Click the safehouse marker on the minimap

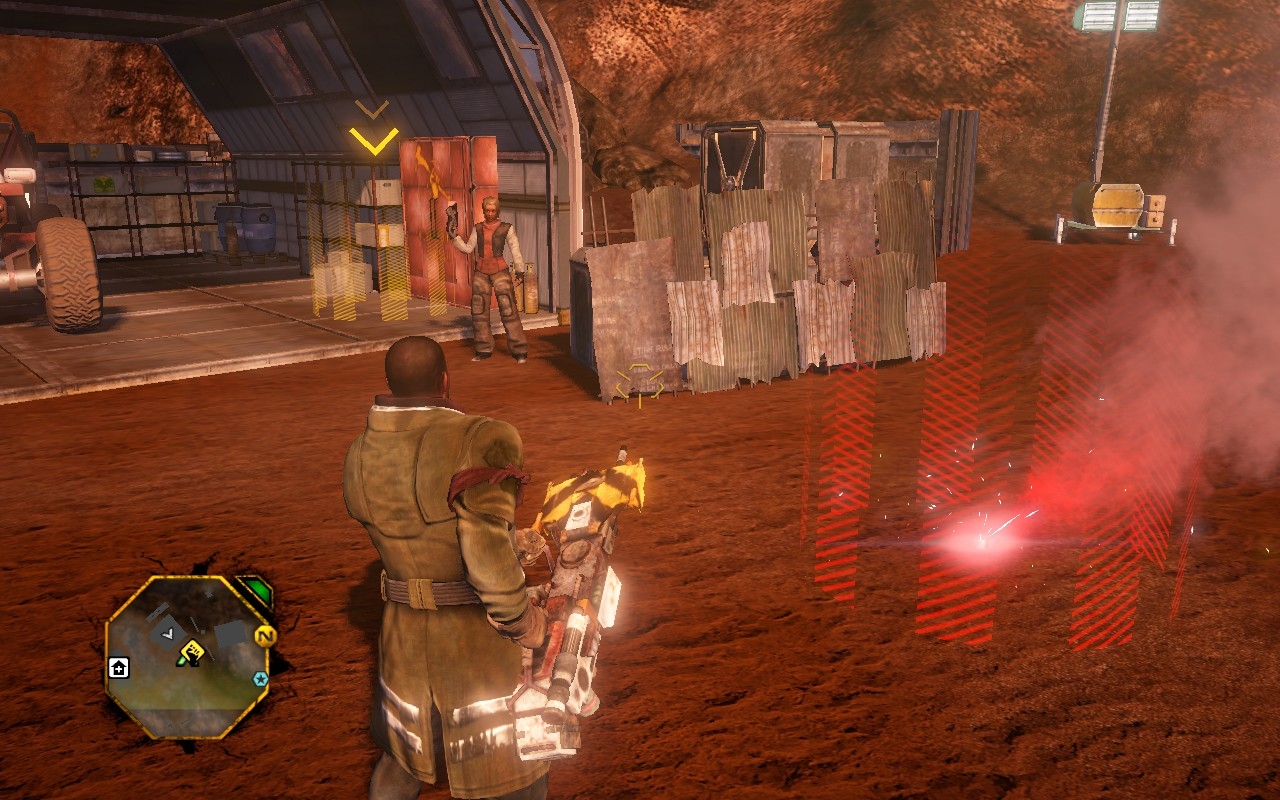[118, 668]
